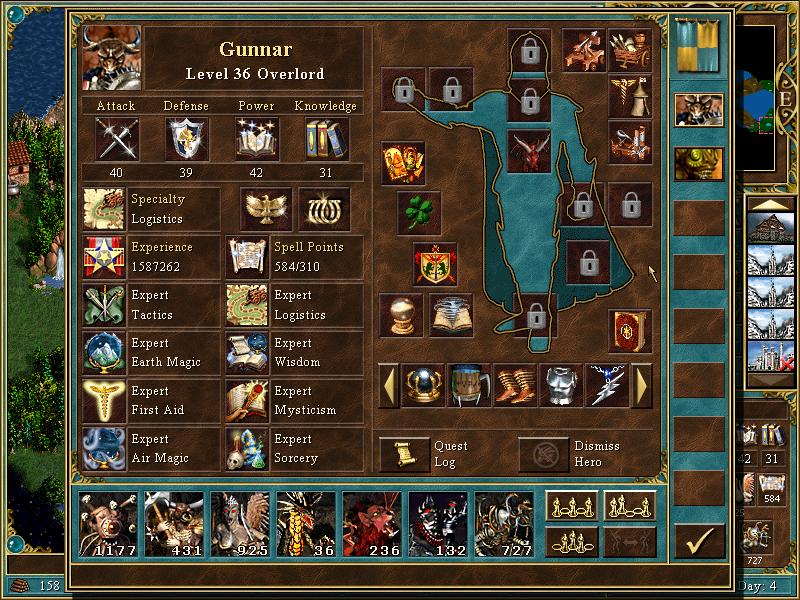
Task: Select the four-leaf clover artifact
Action: [419, 213]
